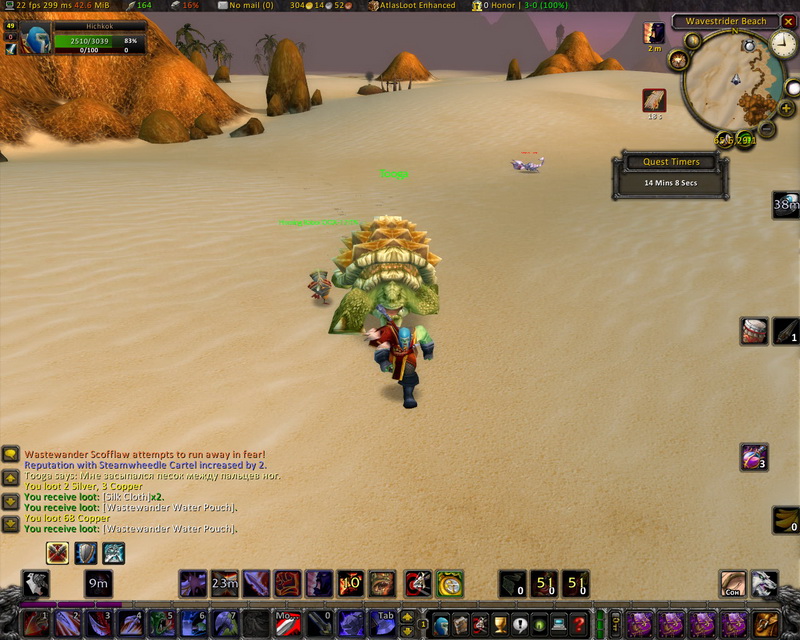Activate the action slot labeled Tab
The image size is (800, 640).
coord(386,624)
